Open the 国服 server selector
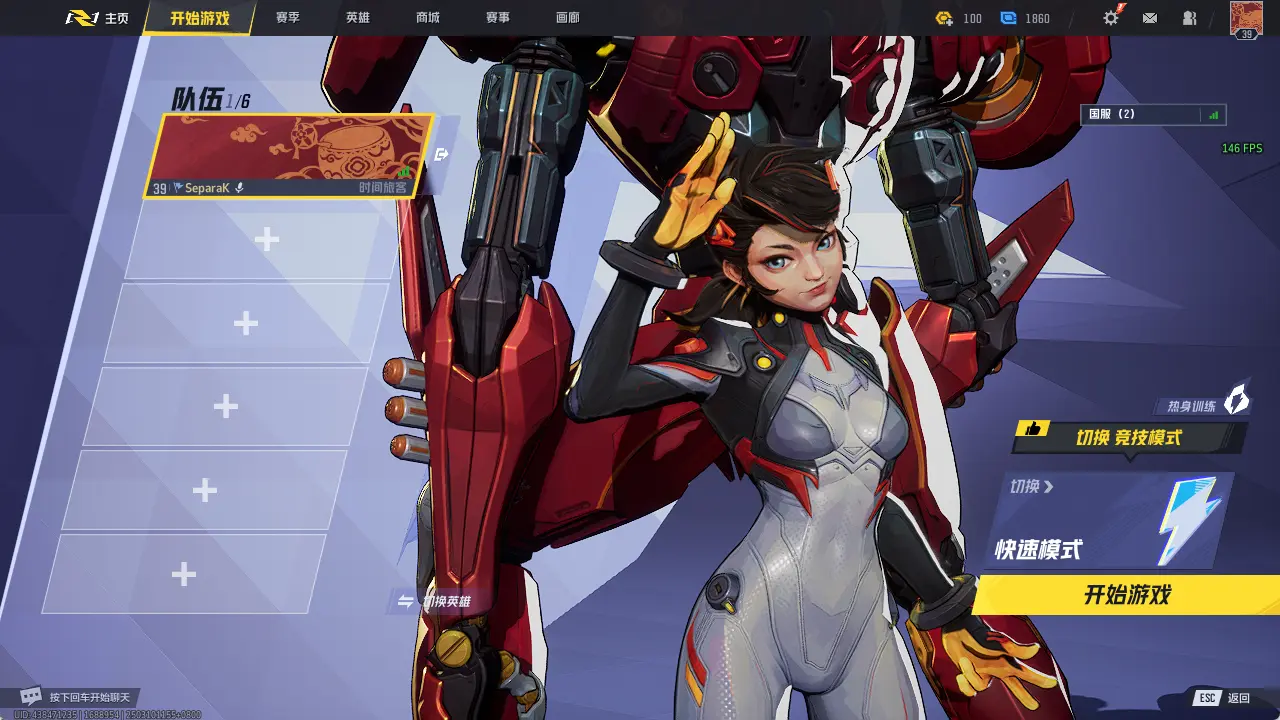 pyautogui.click(x=1157, y=115)
